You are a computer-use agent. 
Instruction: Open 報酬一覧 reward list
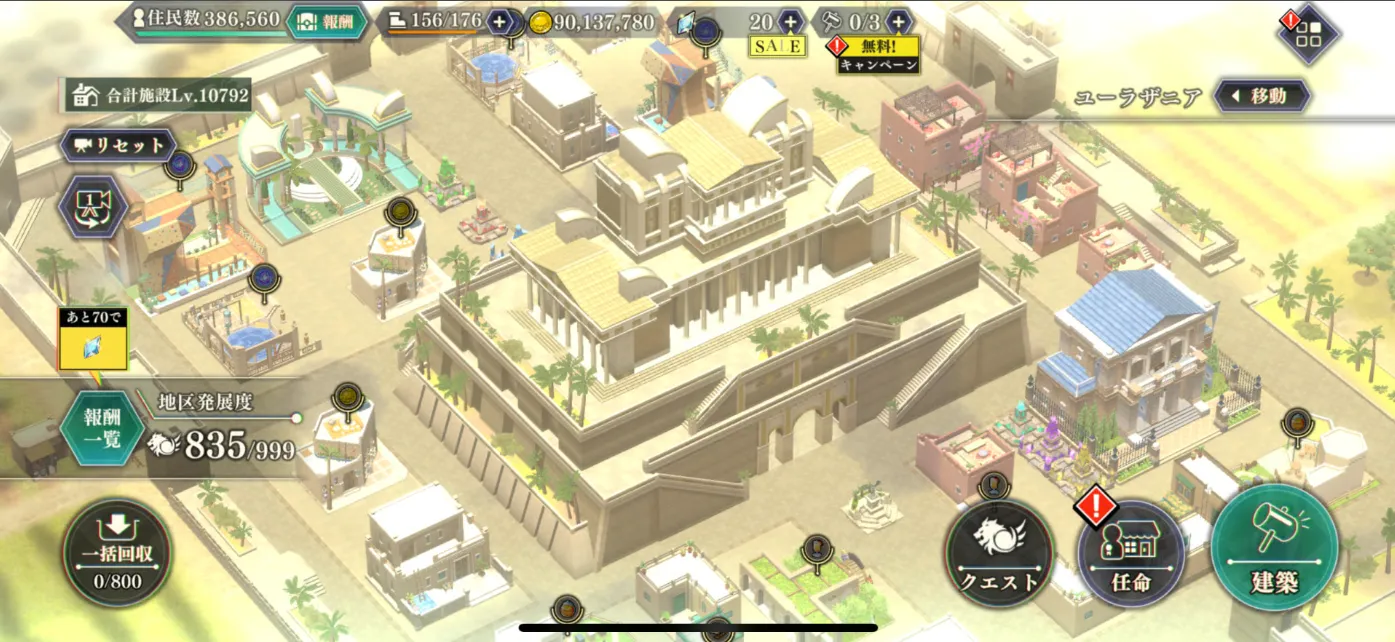tap(103, 429)
